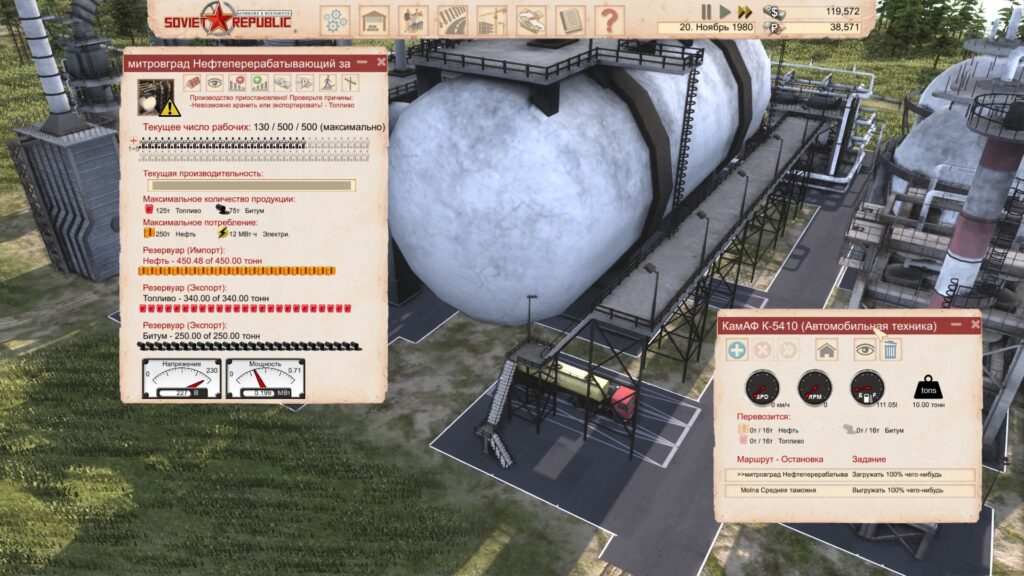The width and height of the screenshot is (1024, 576).
Task: Set game to normal play speed
Action: tap(726, 11)
